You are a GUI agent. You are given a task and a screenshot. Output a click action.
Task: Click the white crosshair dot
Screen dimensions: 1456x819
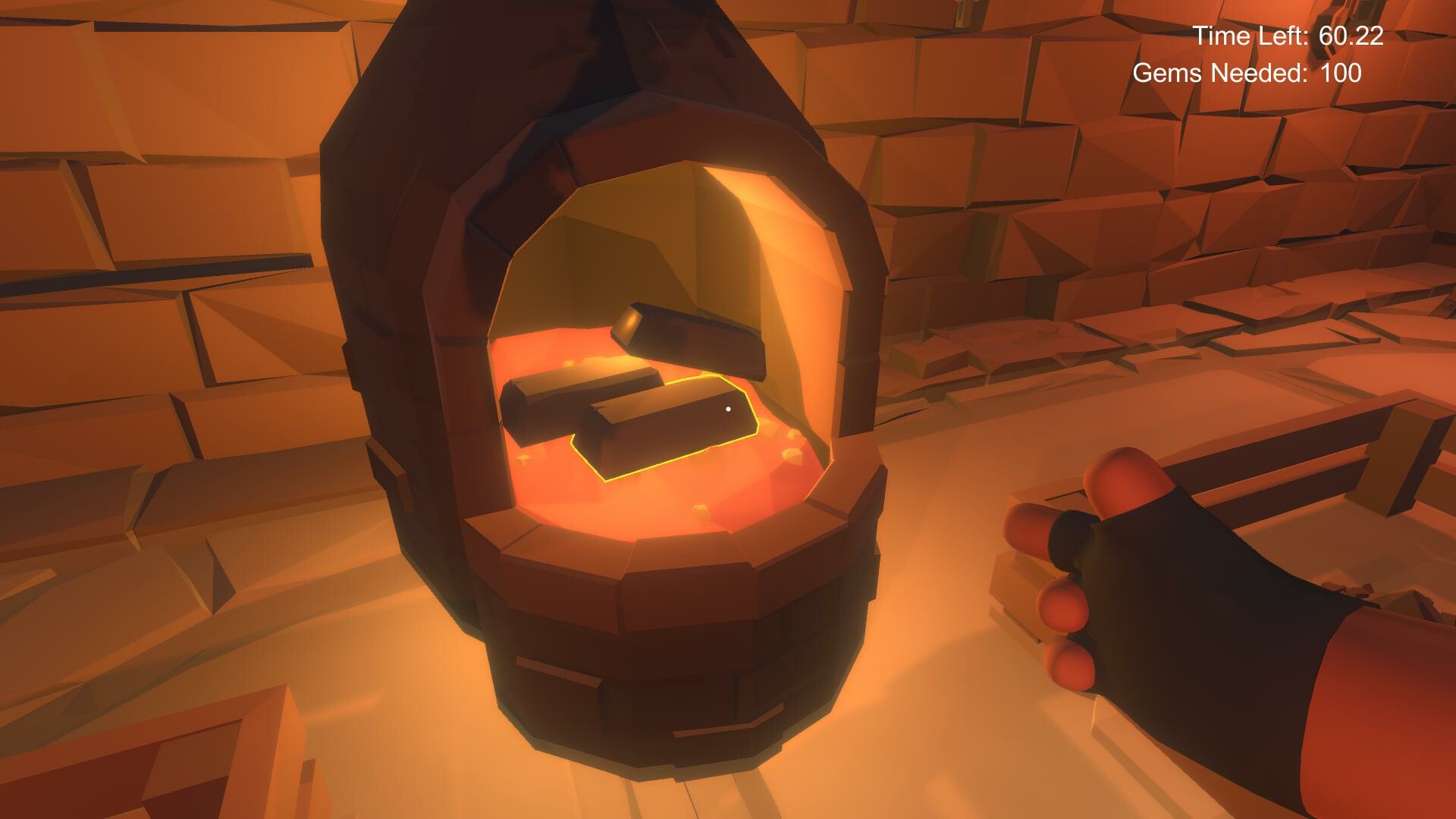pyautogui.click(x=729, y=409)
